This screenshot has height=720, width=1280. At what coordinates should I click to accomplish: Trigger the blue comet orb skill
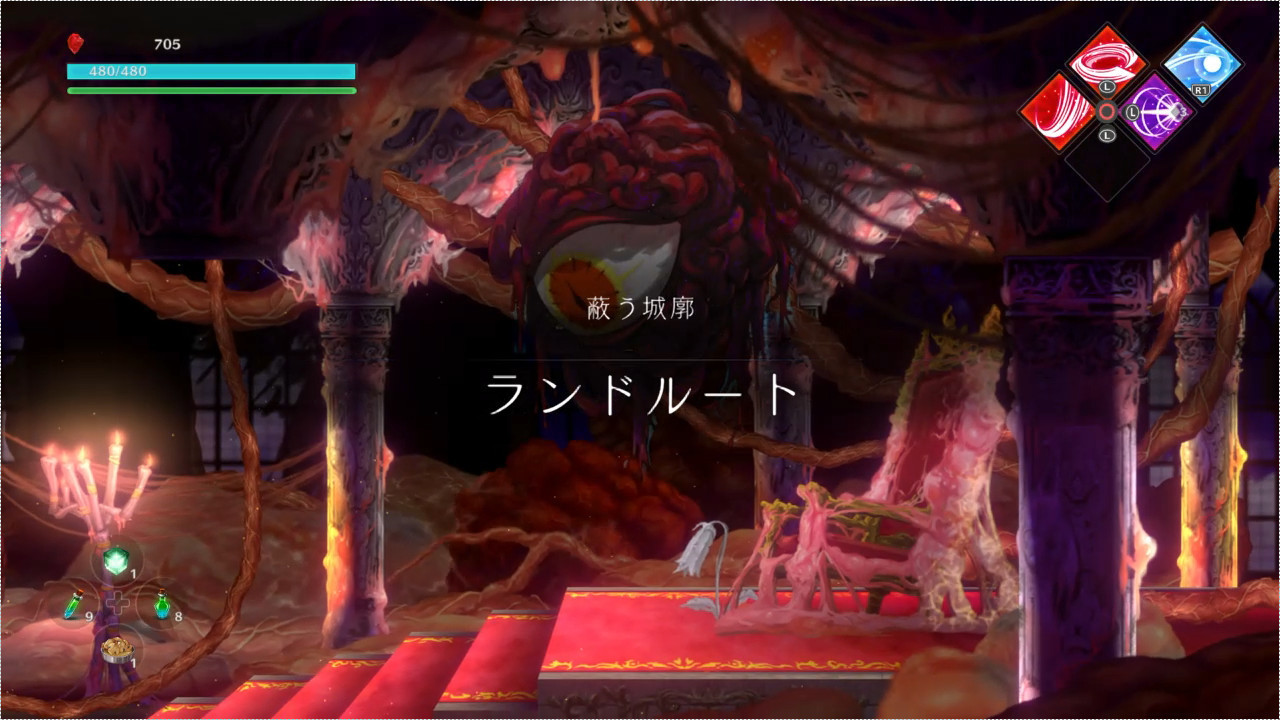point(1201,63)
